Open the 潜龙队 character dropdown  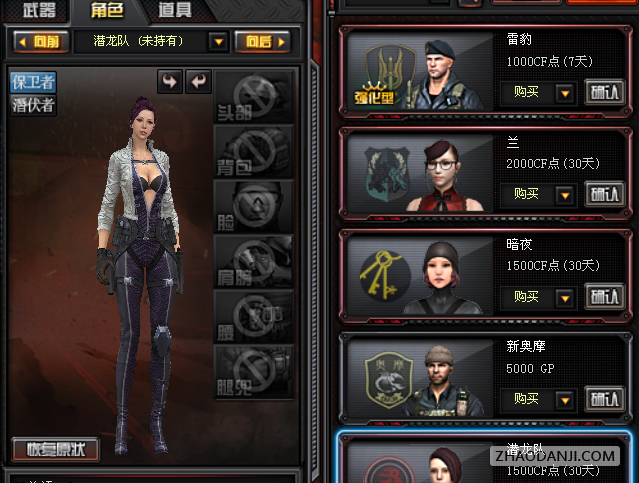coord(218,42)
